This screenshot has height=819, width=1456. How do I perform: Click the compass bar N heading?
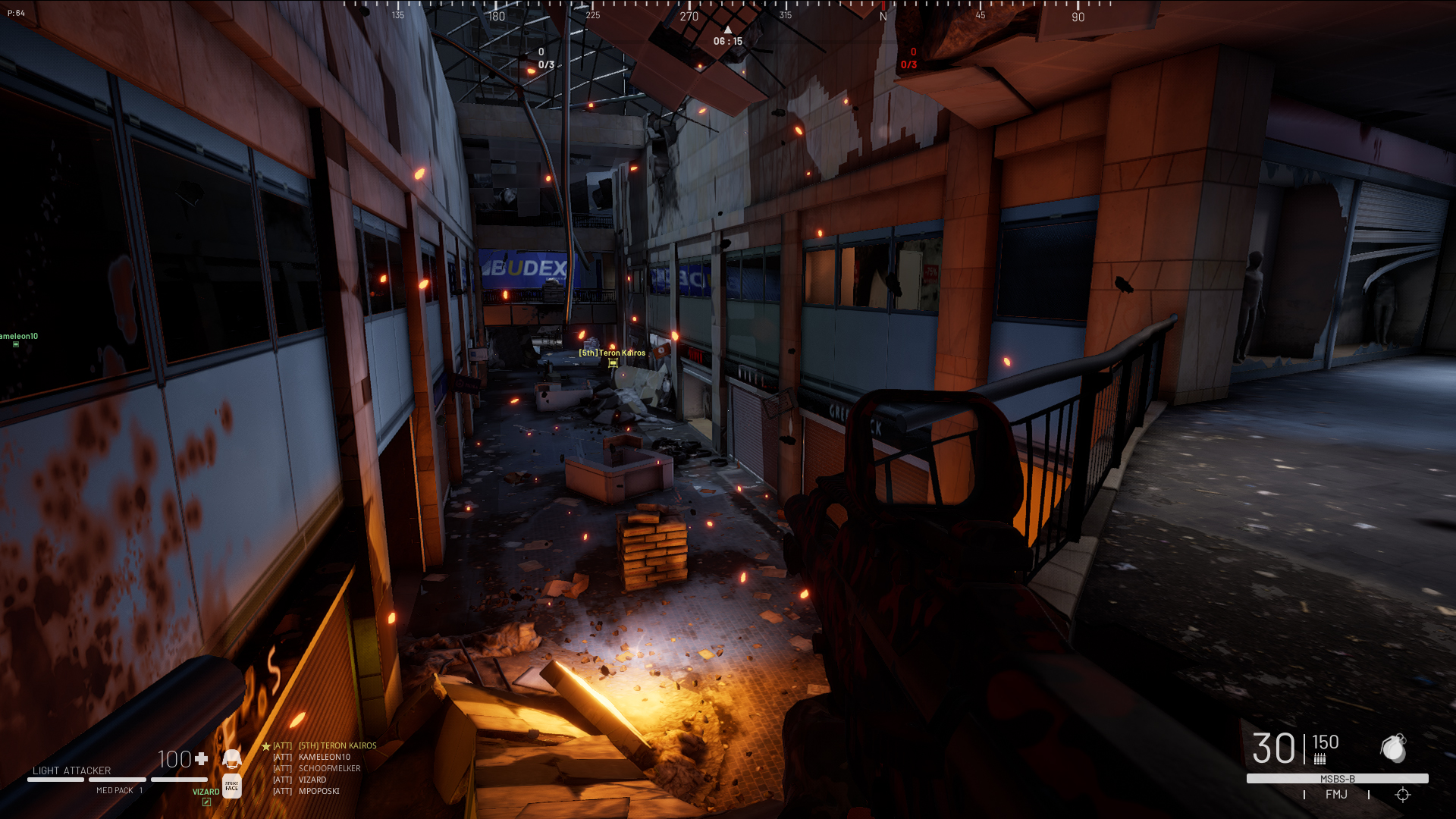883,16
